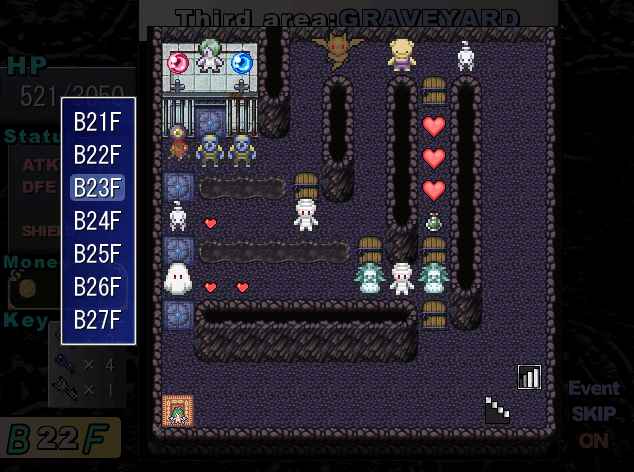Select floor B21F from the list
This screenshot has width=634, height=472.
click(x=97, y=122)
